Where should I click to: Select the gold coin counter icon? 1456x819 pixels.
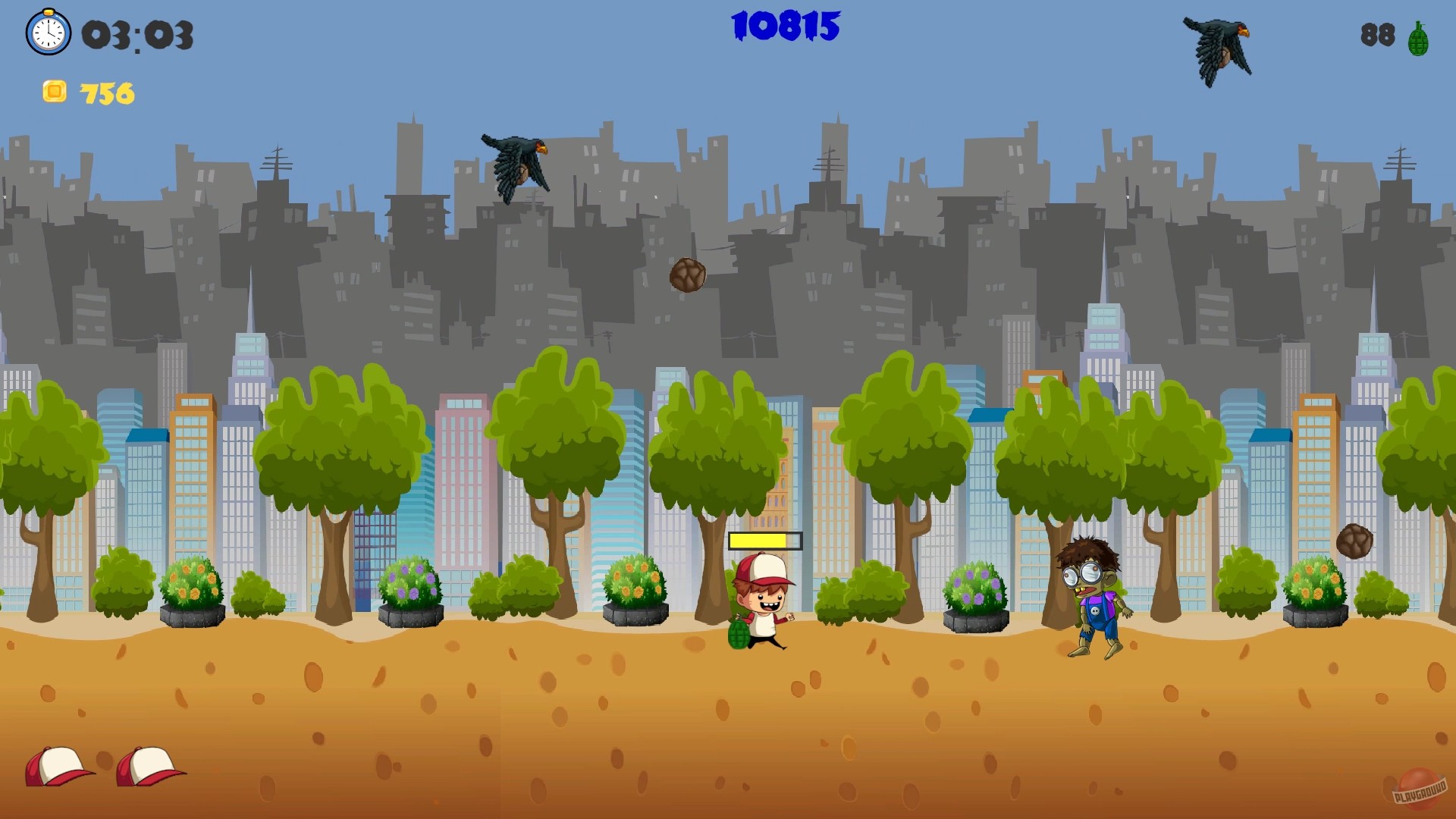54,93
